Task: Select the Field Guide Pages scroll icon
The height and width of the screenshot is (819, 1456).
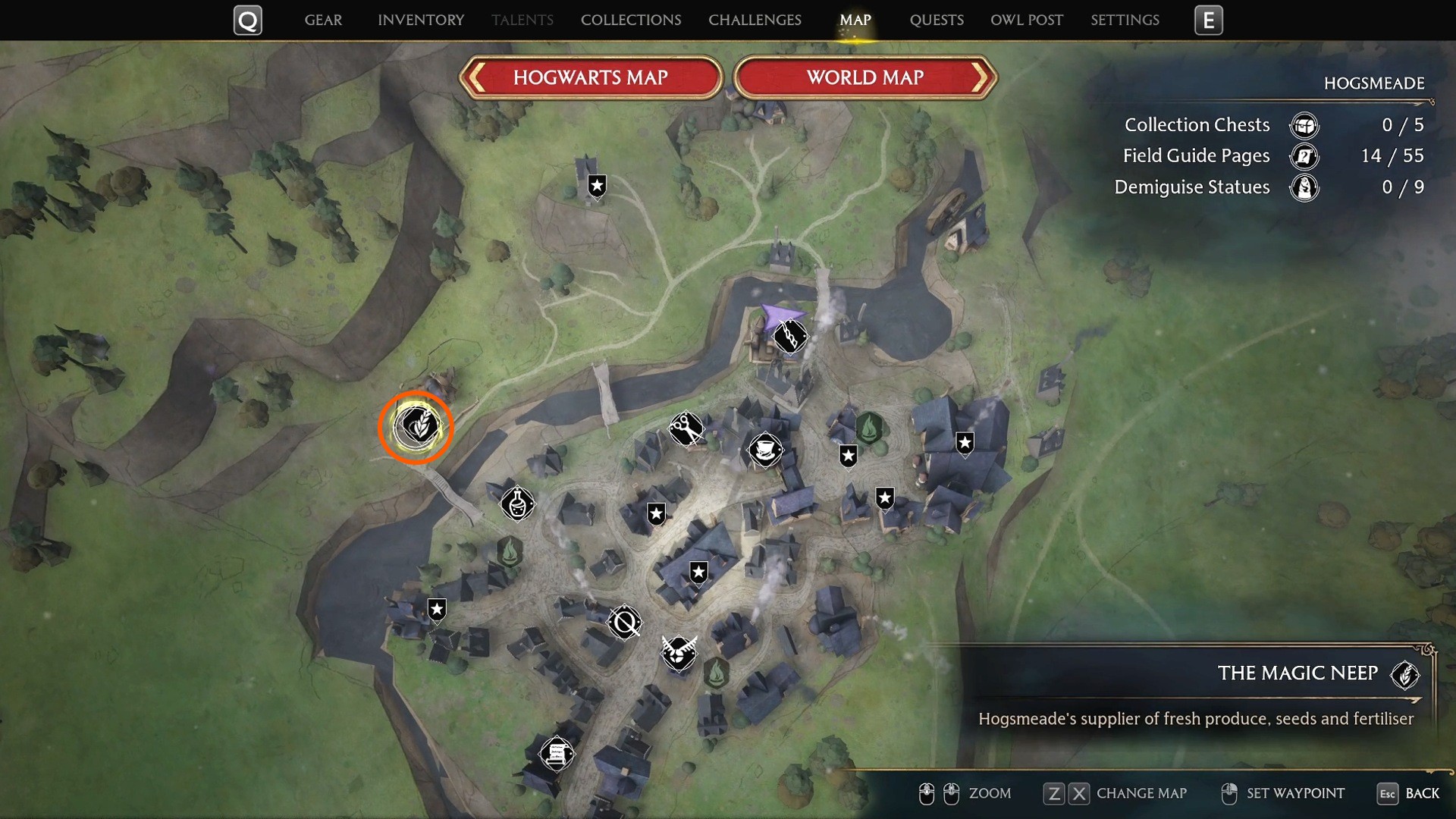Action: [x=1304, y=156]
